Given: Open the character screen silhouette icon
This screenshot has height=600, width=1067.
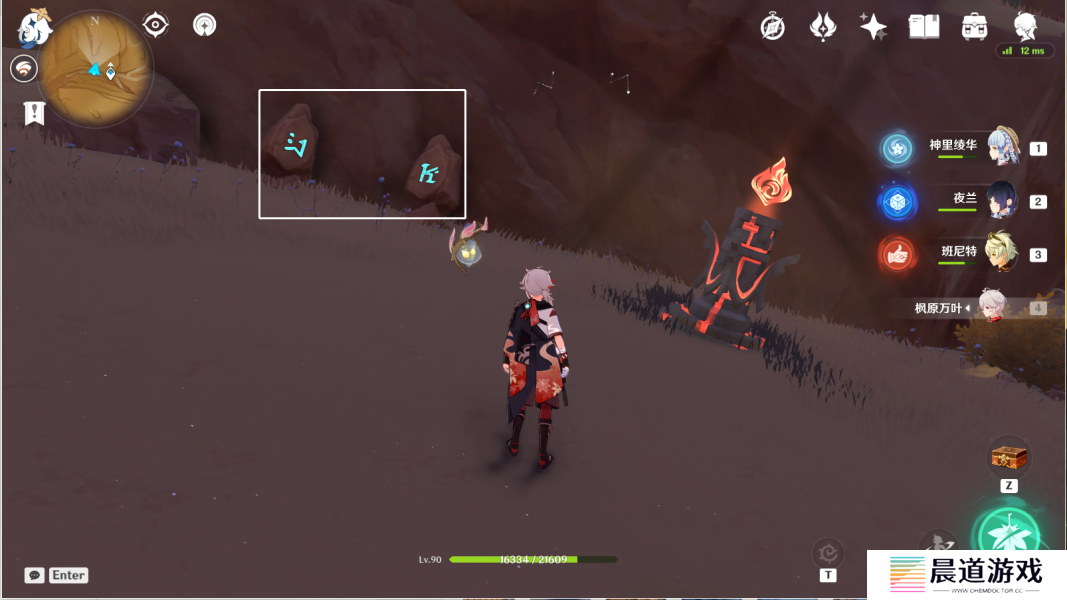Looking at the screenshot, I should point(1025,27).
